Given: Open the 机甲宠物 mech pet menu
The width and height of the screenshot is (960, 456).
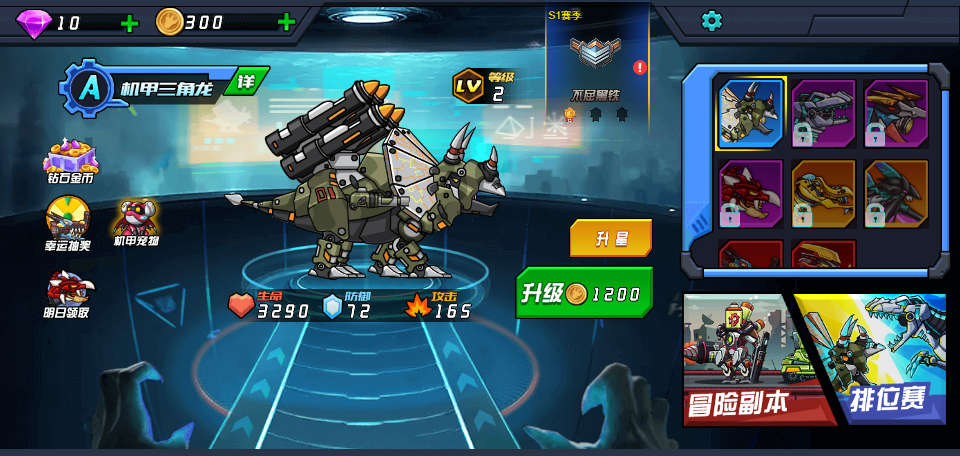Looking at the screenshot, I should pyautogui.click(x=136, y=222).
